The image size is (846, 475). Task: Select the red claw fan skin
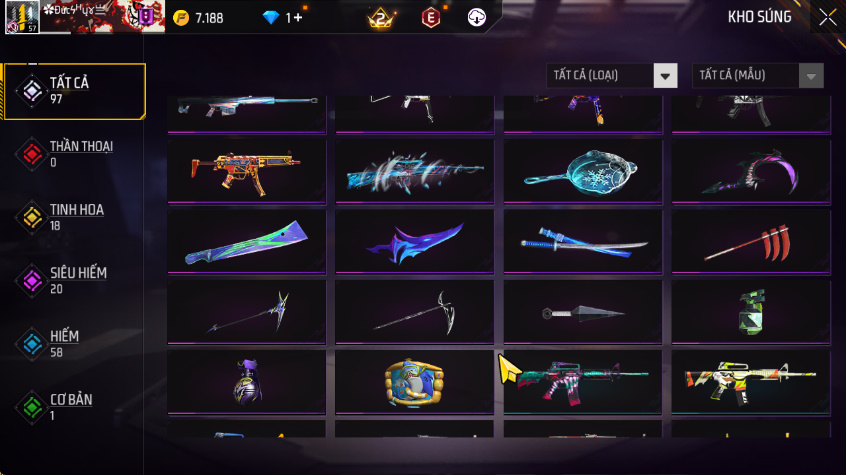tap(750, 242)
